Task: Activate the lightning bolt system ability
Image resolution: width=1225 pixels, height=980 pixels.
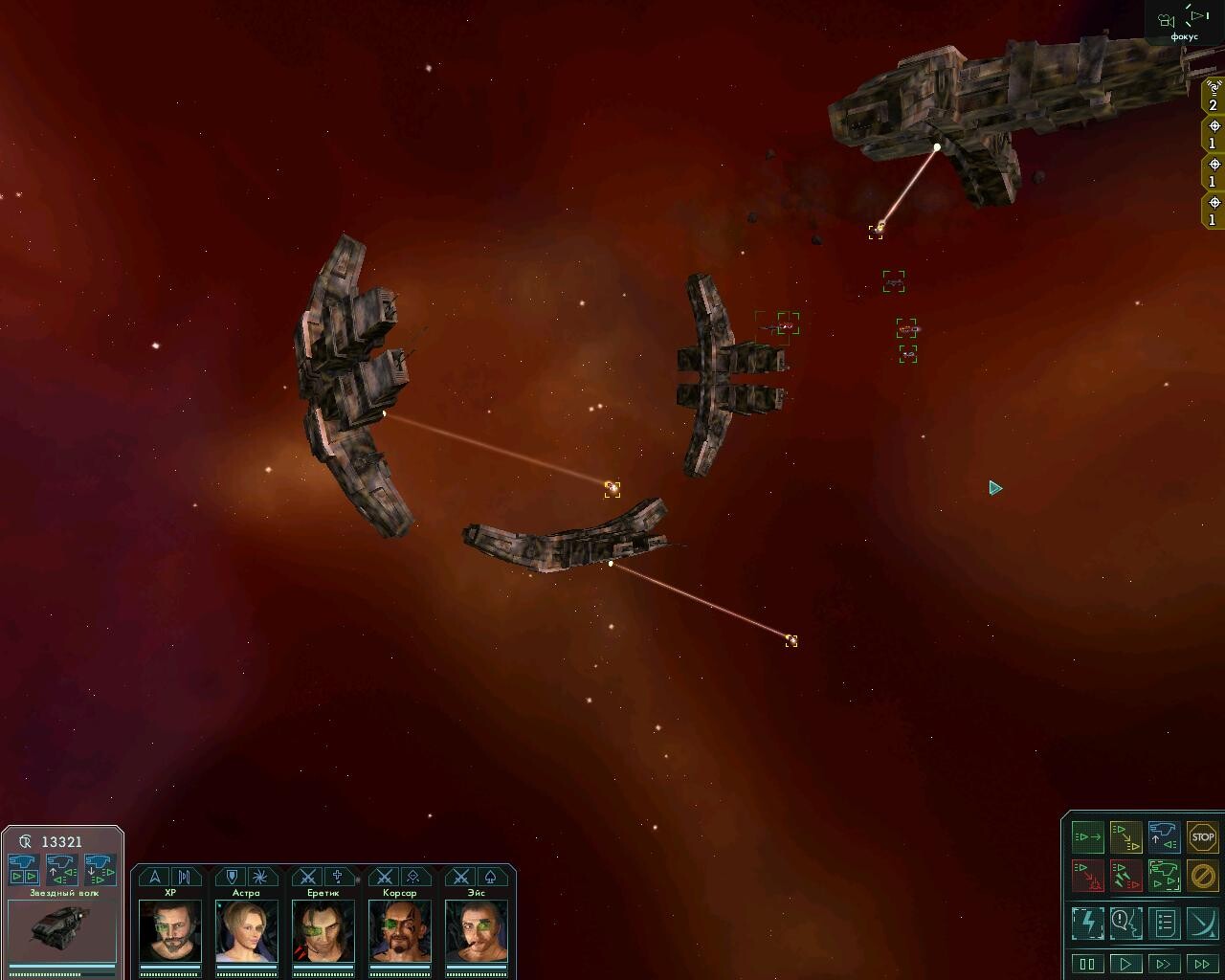Action: [x=1088, y=924]
